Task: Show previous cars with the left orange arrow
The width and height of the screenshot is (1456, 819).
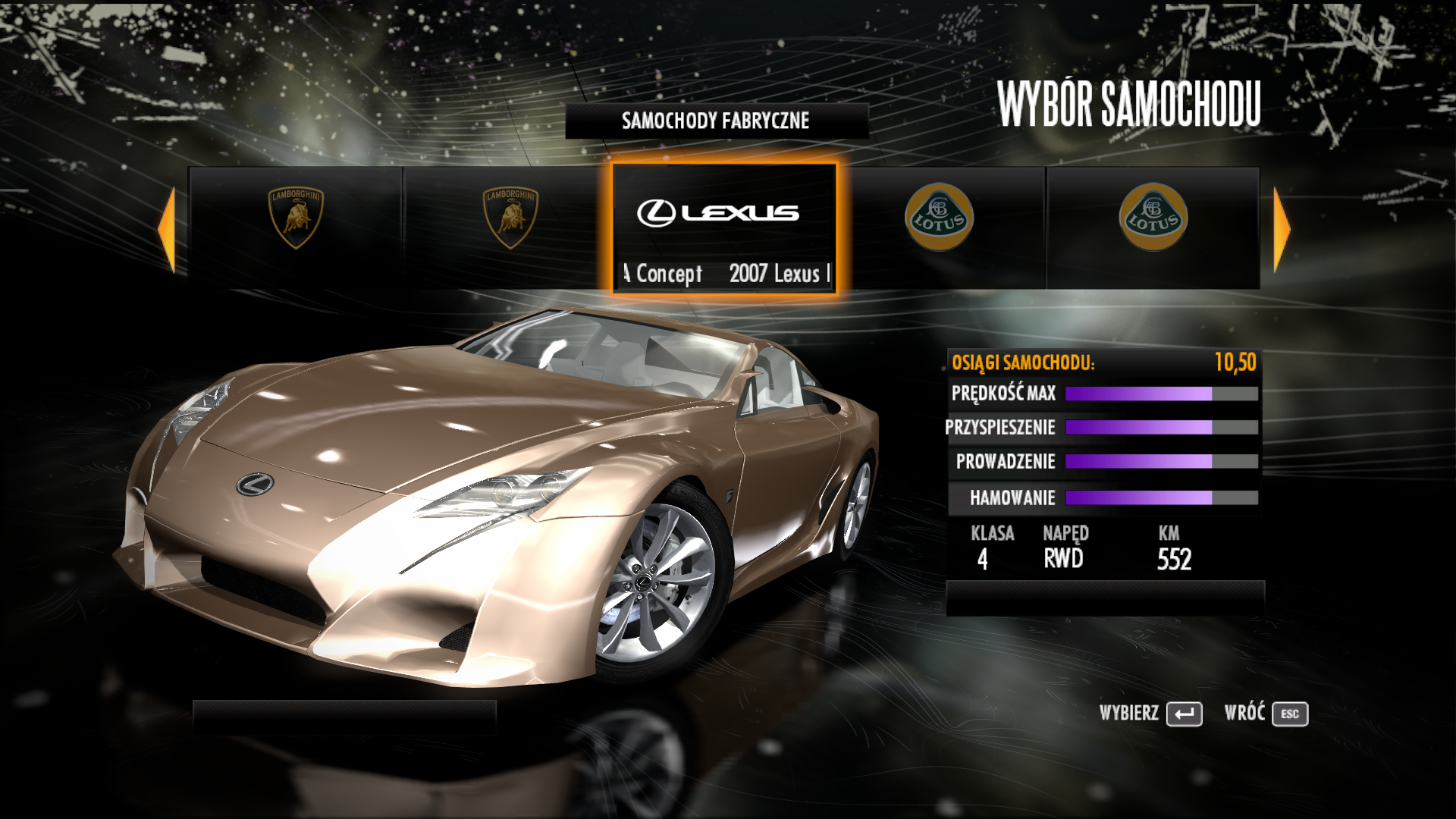Action: [167, 229]
